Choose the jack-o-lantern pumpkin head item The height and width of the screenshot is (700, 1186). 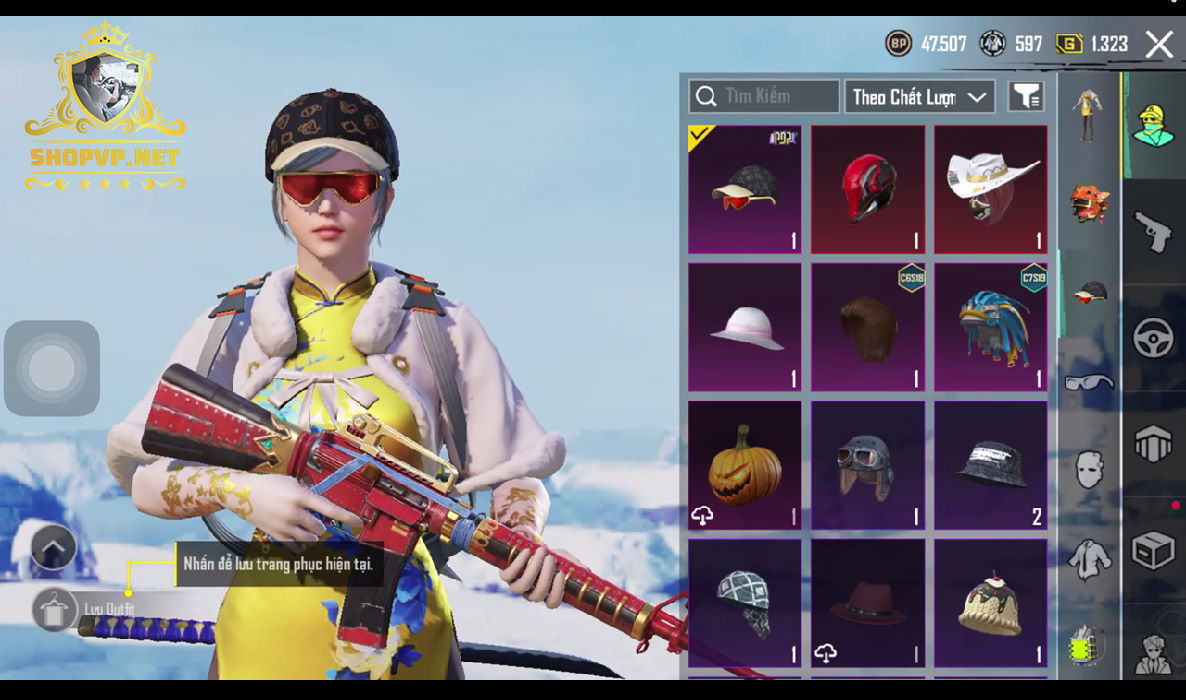[x=745, y=465]
